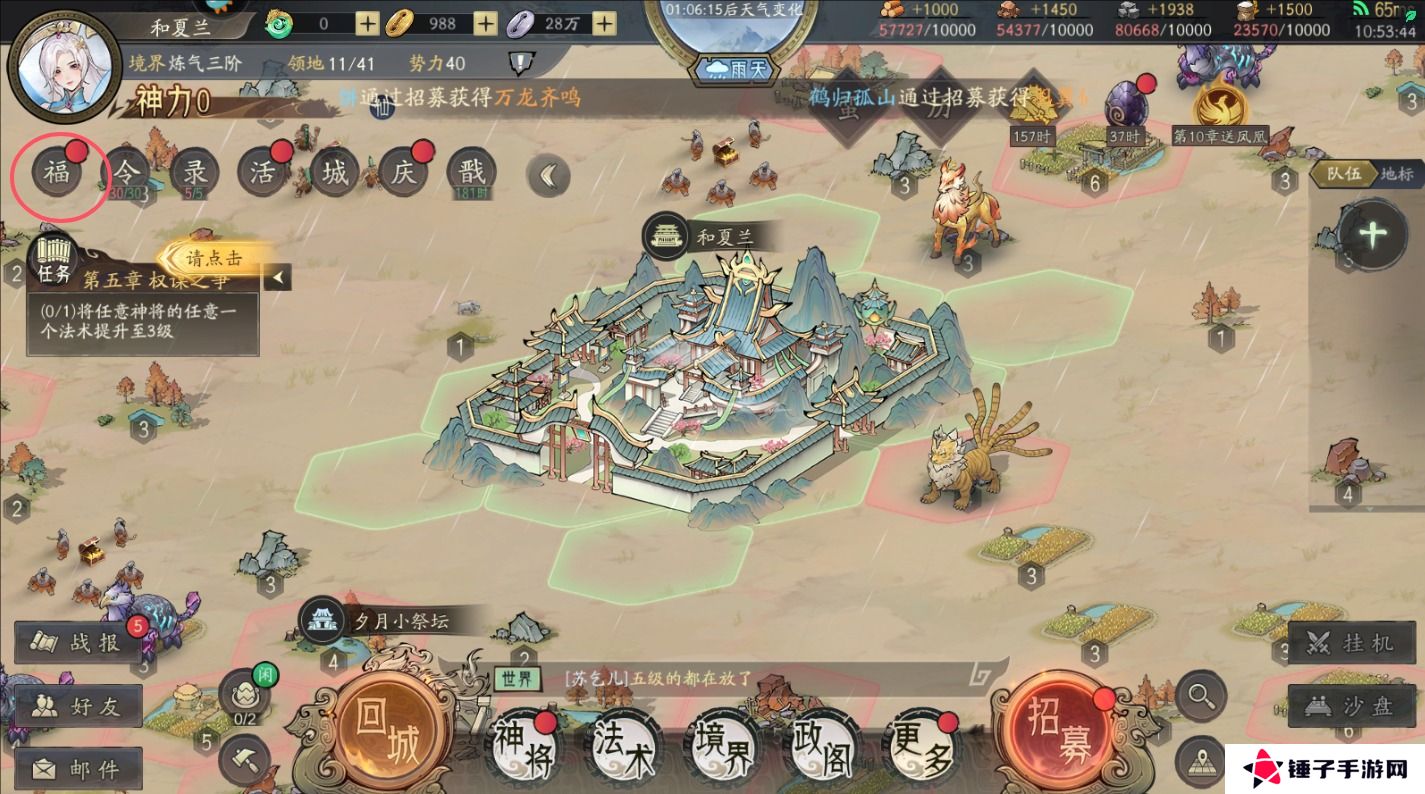Open the 活 activities icon
Image resolution: width=1425 pixels, height=794 pixels.
point(263,173)
